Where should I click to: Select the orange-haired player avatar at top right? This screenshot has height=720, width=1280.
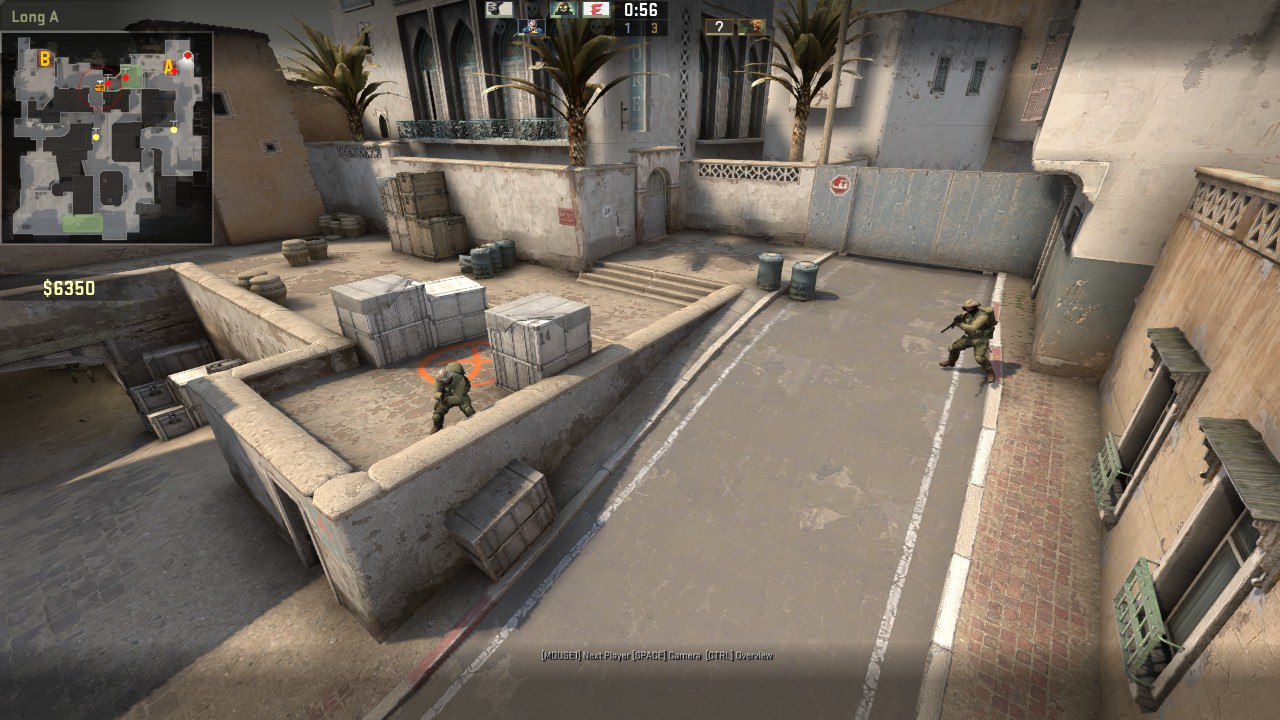click(x=752, y=27)
